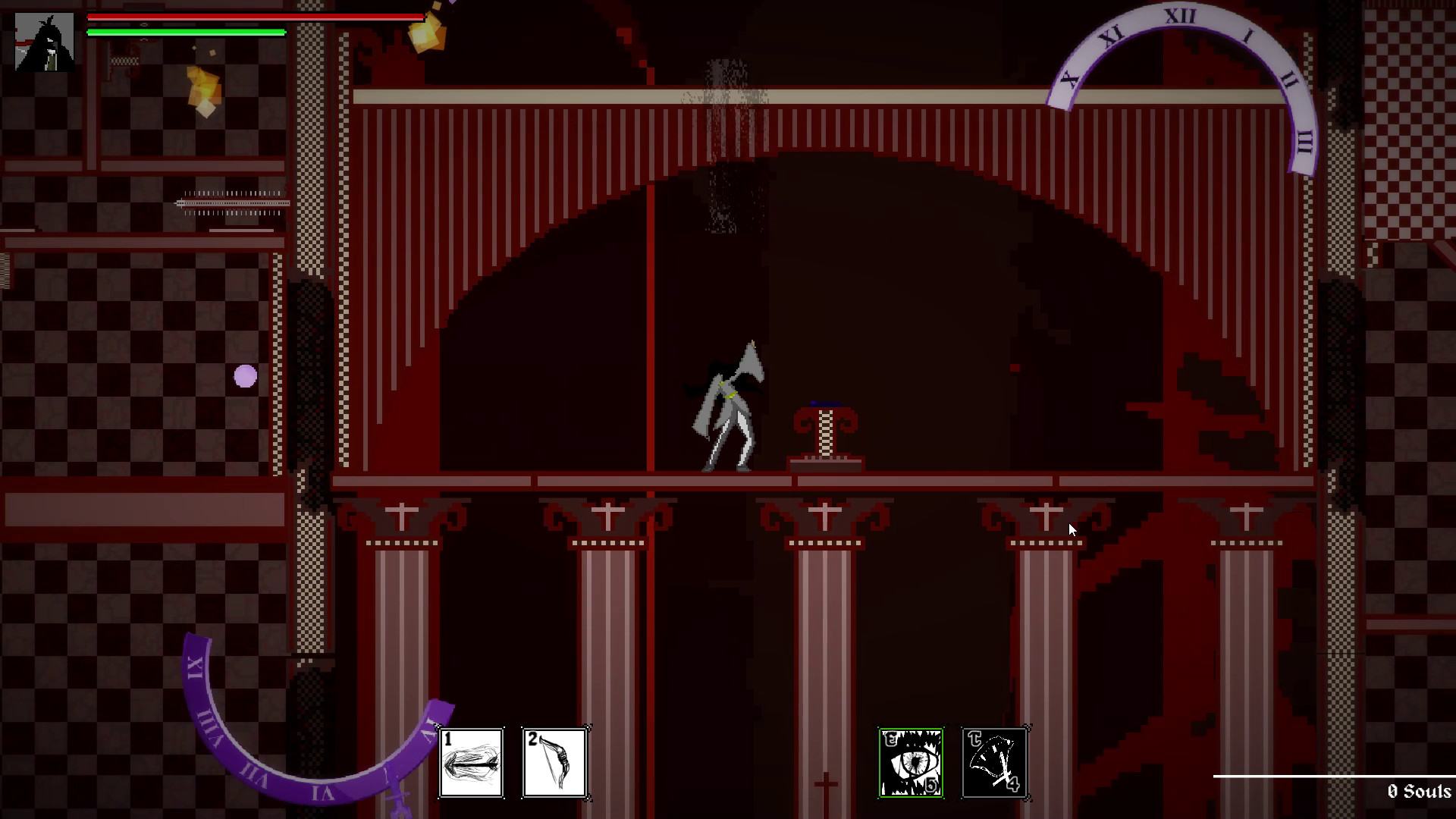Viewport: 1456px width, 819px height.
Task: Activate the eye ability icon
Action: point(910,761)
